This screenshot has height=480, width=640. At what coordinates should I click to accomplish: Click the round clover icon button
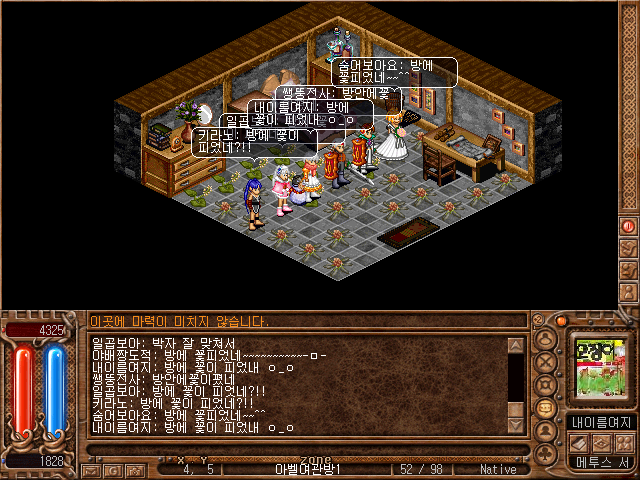547,453
